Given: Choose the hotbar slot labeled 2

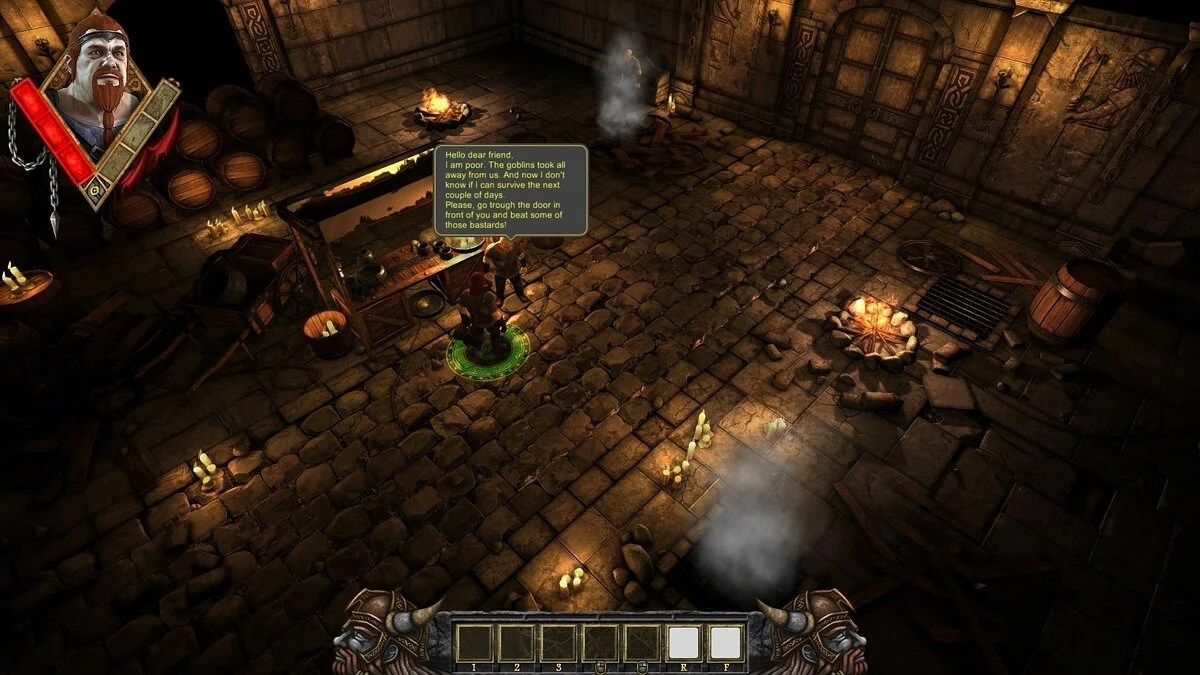Looking at the screenshot, I should [516, 642].
